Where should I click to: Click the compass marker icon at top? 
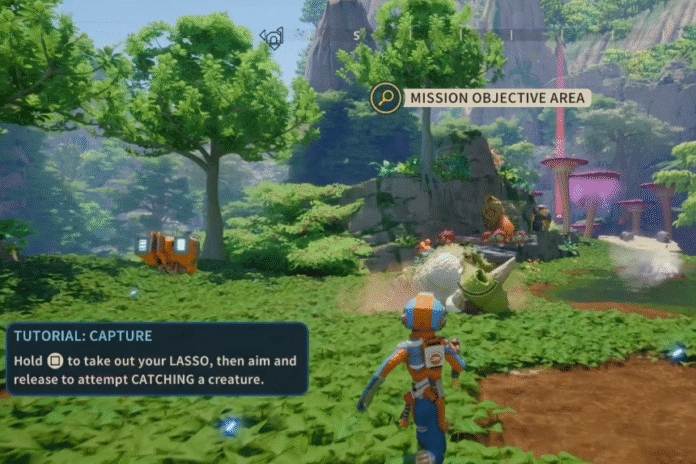271,39
